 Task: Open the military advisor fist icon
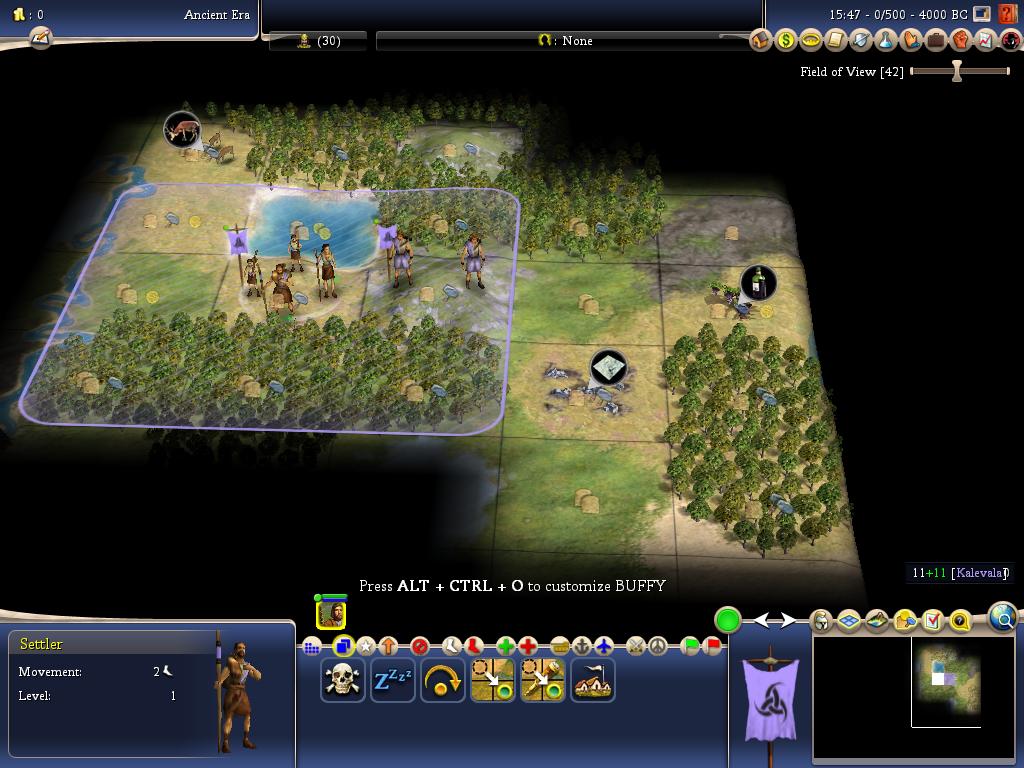pyautogui.click(x=961, y=41)
